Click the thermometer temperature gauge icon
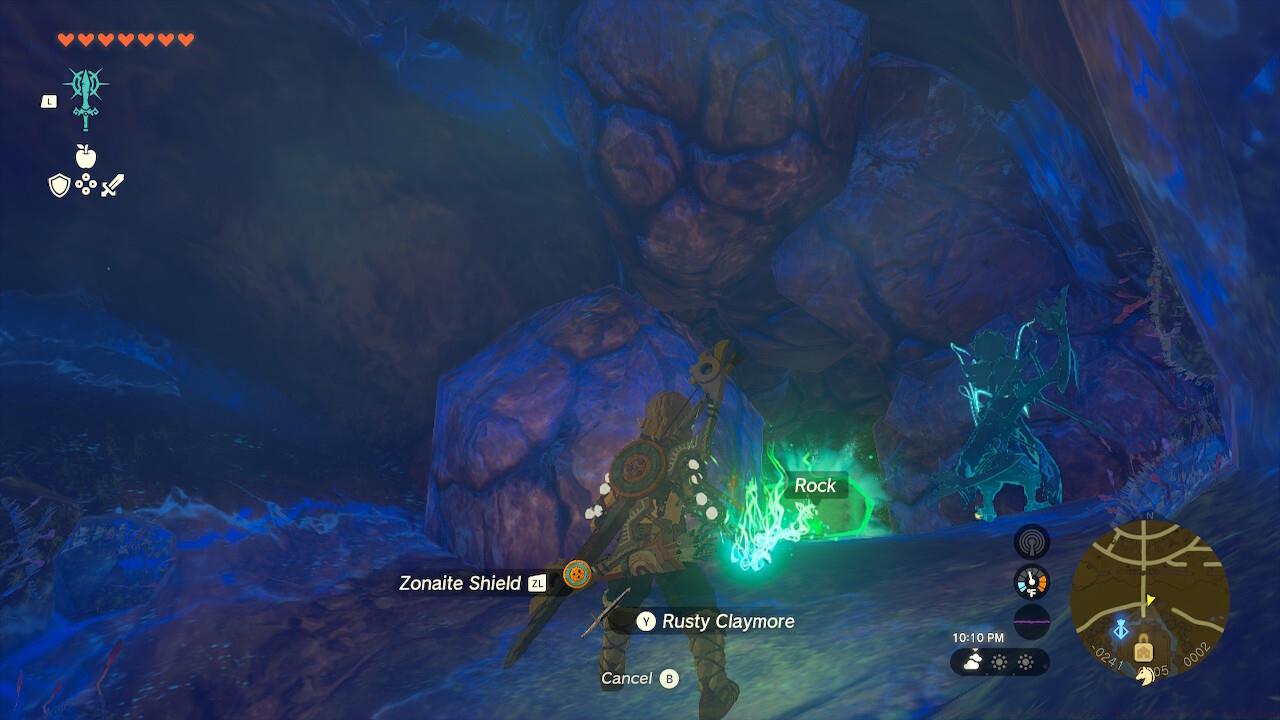 1031,581
